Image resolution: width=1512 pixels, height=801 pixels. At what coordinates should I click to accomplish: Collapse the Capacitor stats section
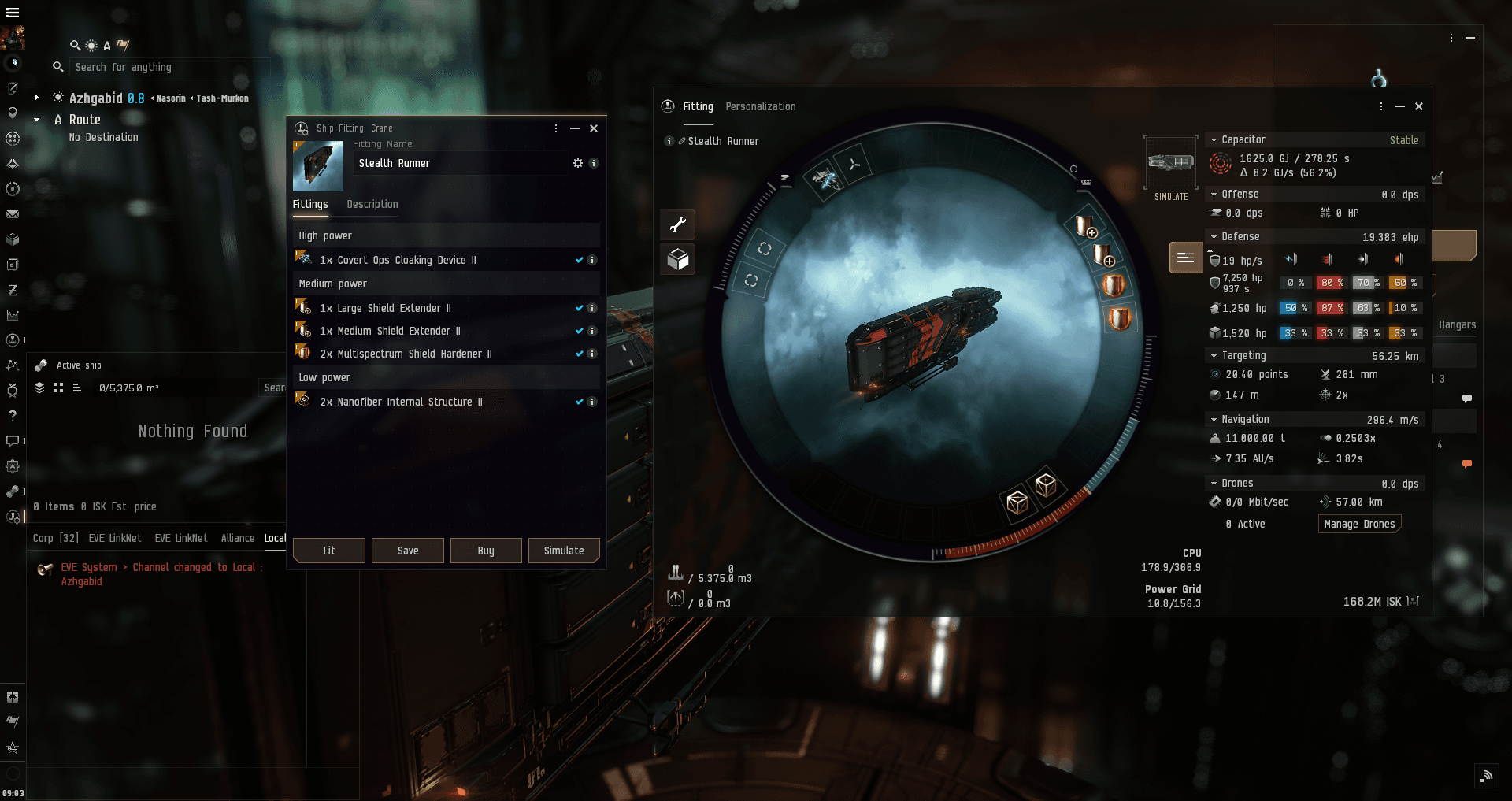[1214, 139]
